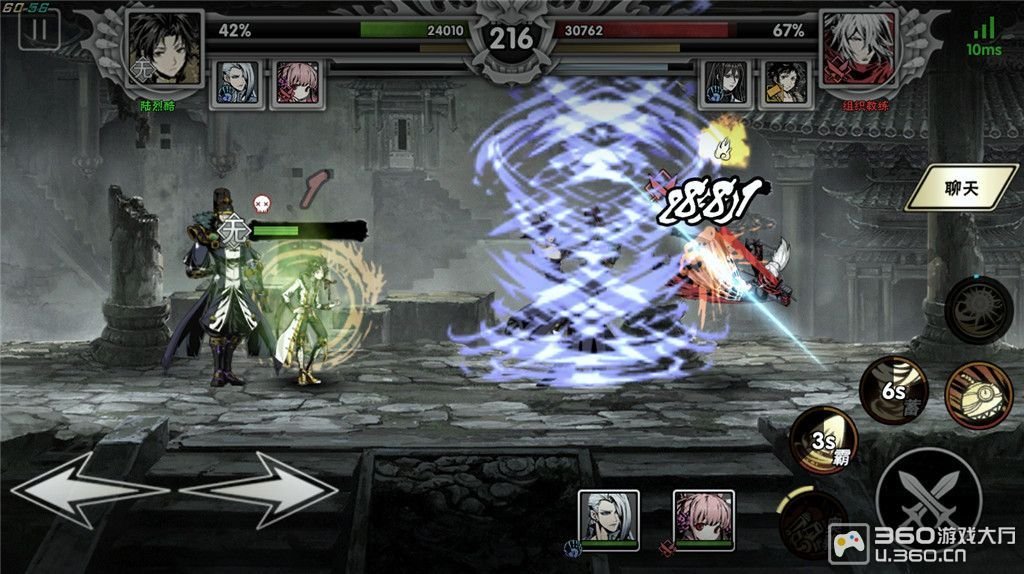Select the player portrait 陆烈脩
This screenshot has width=1024, height=574.
[165, 50]
